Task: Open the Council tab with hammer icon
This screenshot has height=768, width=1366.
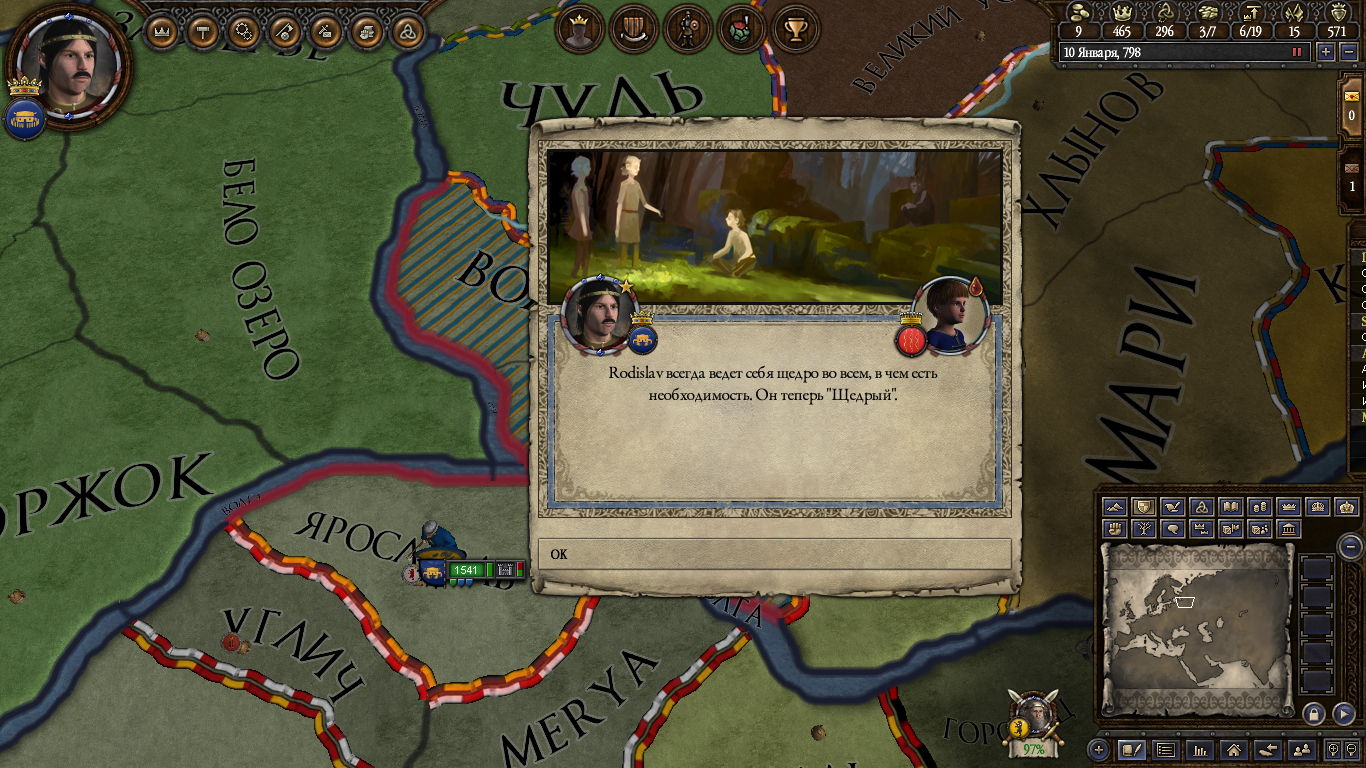Action: tap(201, 32)
